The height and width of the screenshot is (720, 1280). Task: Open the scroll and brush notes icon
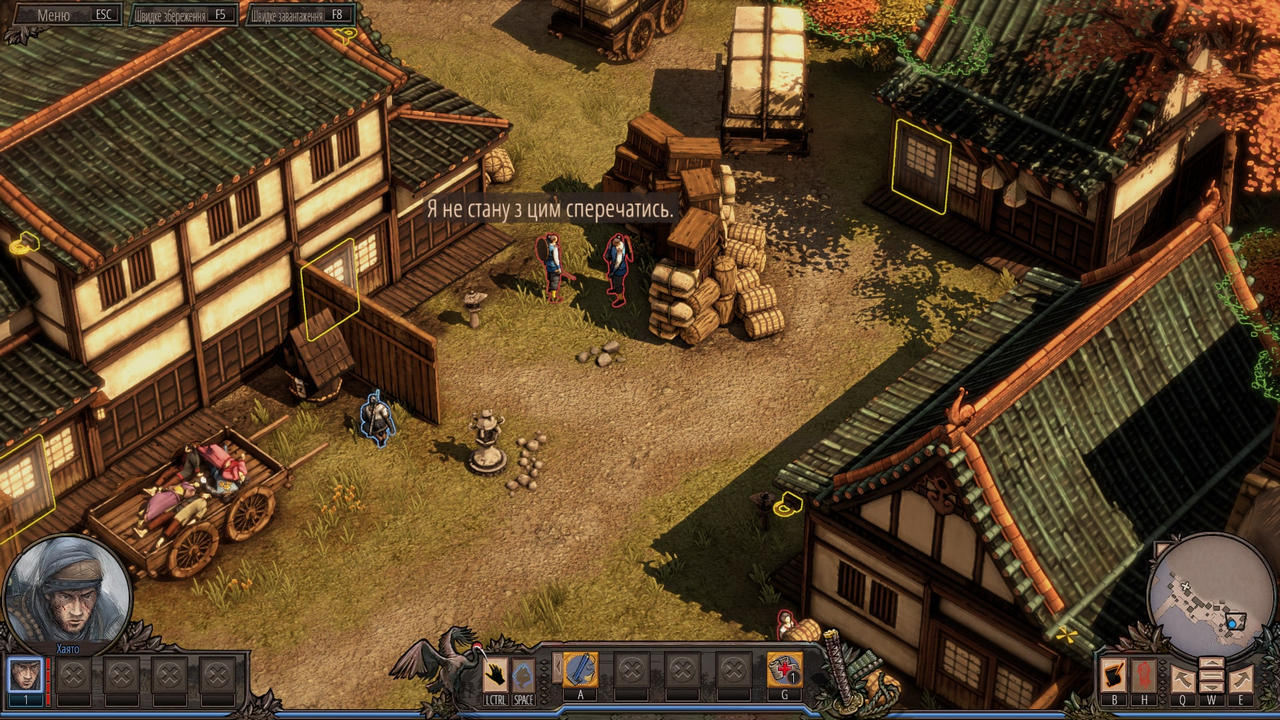1113,675
